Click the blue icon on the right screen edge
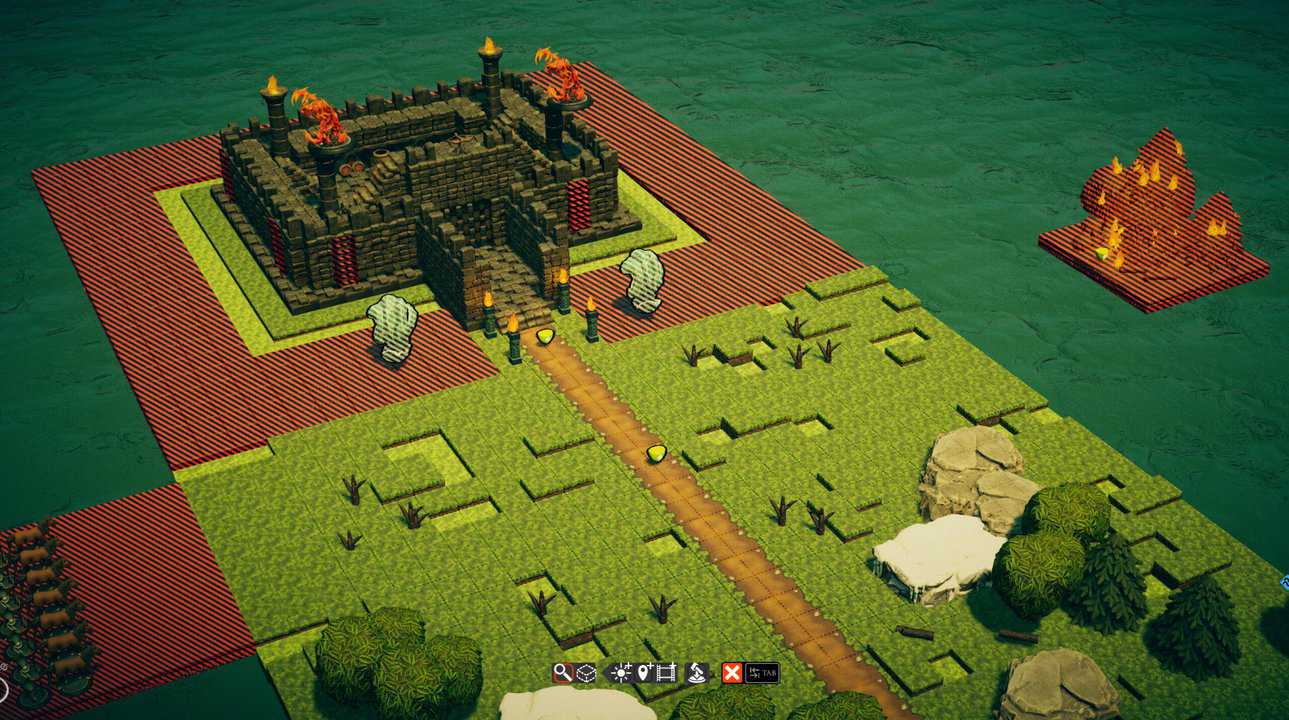Screen dimensions: 1289x720 tap(1283, 580)
